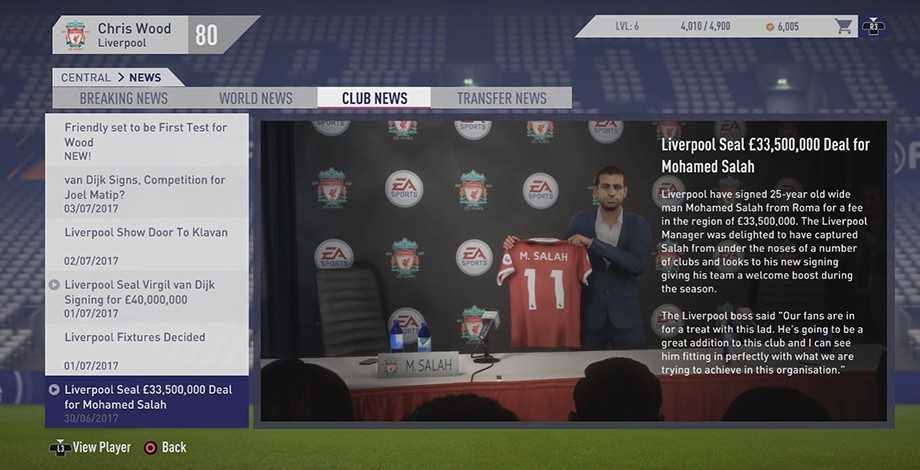The width and height of the screenshot is (920, 470).
Task: Show the Transfer News tab
Action: coord(501,98)
